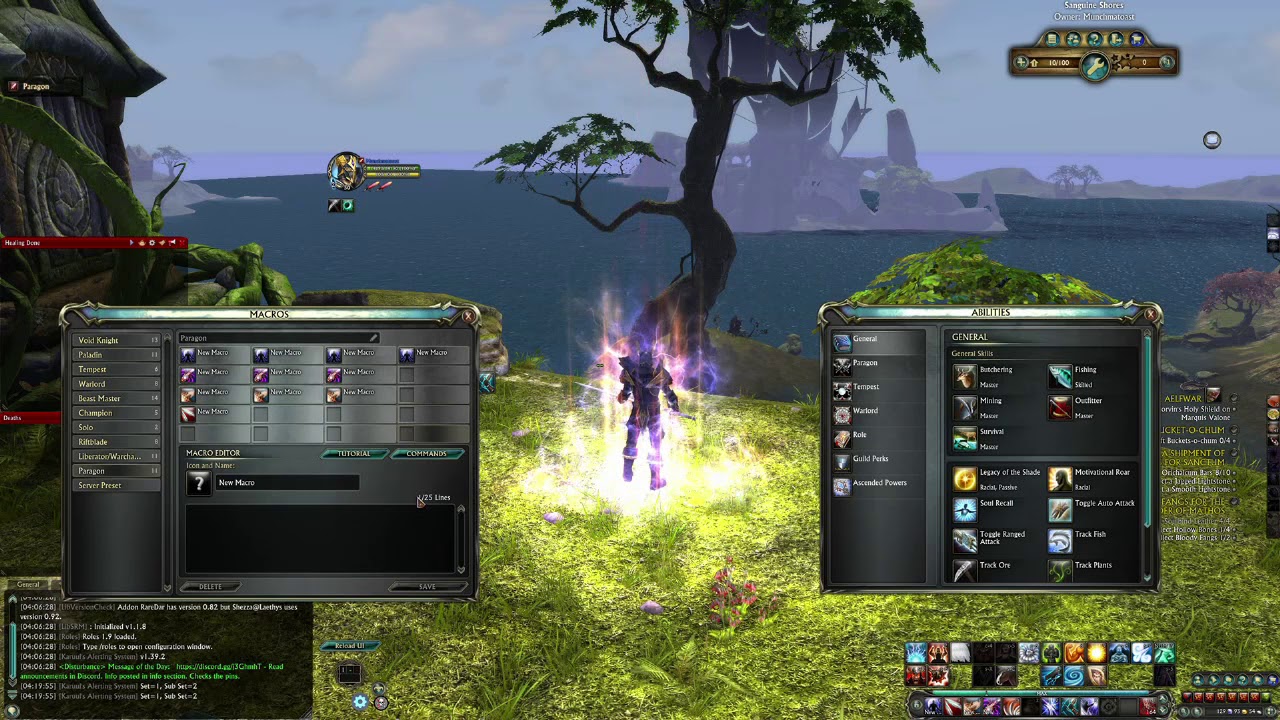The width and height of the screenshot is (1280, 720).
Task: Activate Toggle Auto Attack ability
Action: pos(1060,510)
